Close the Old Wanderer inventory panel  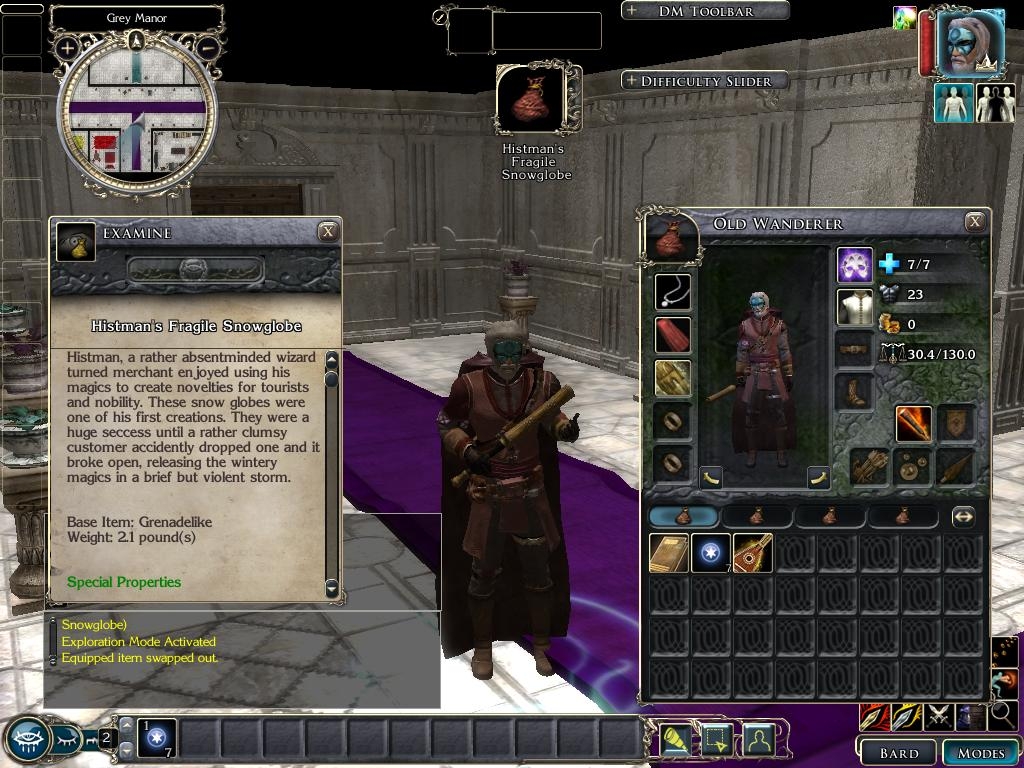(x=975, y=222)
